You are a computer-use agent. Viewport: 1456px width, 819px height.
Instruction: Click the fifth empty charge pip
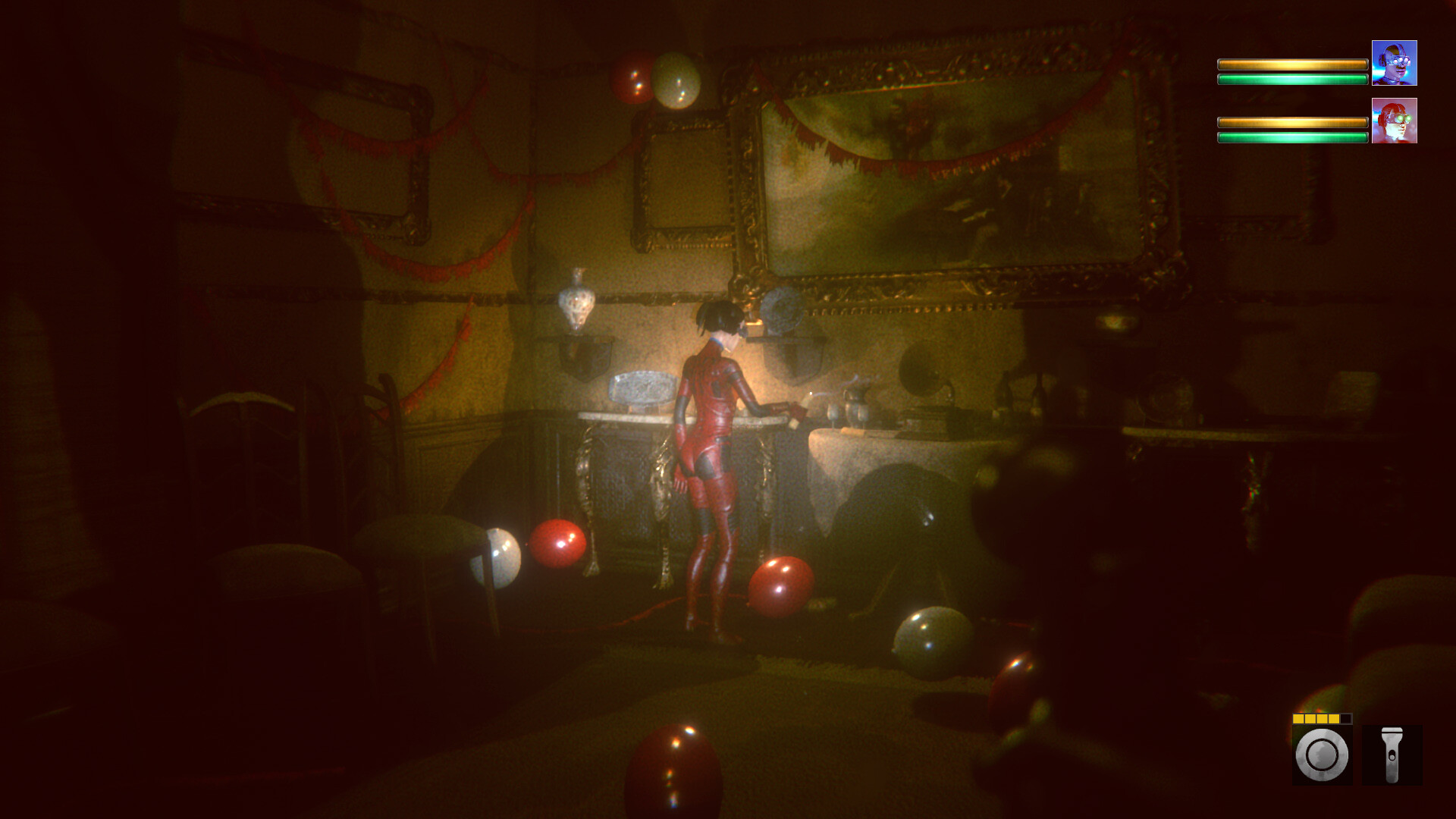[1347, 719]
